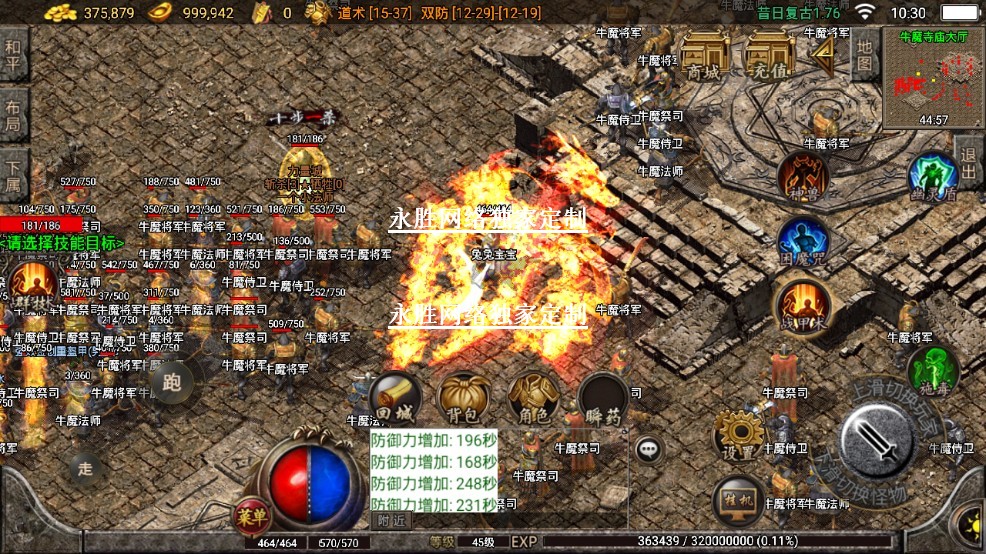Open 设置 settings gear
Image resolution: width=986 pixels, height=554 pixels.
coord(740,435)
